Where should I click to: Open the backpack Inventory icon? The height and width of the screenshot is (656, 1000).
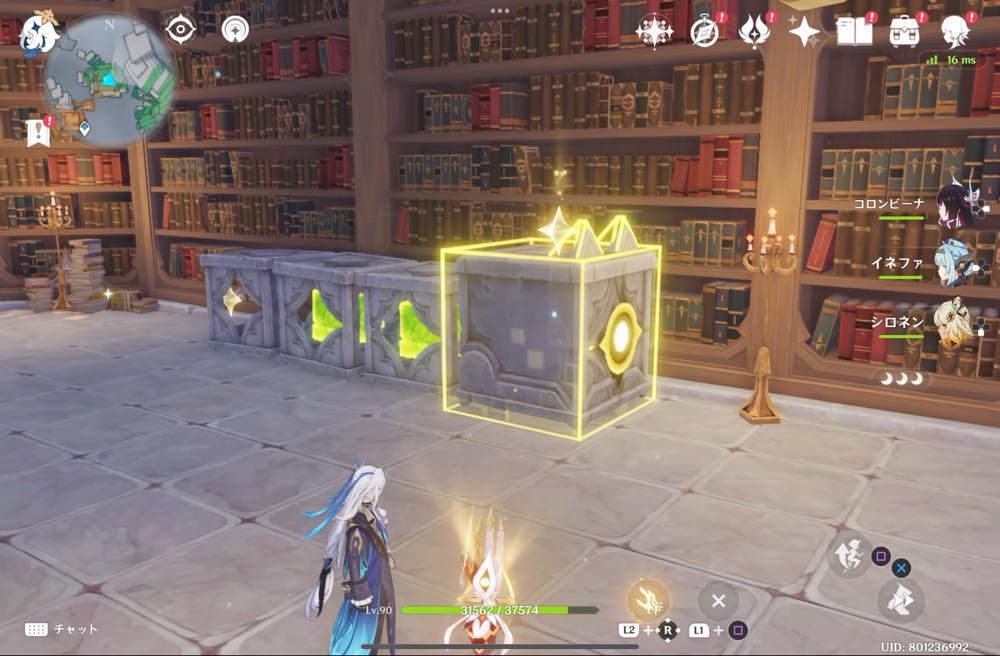905,31
